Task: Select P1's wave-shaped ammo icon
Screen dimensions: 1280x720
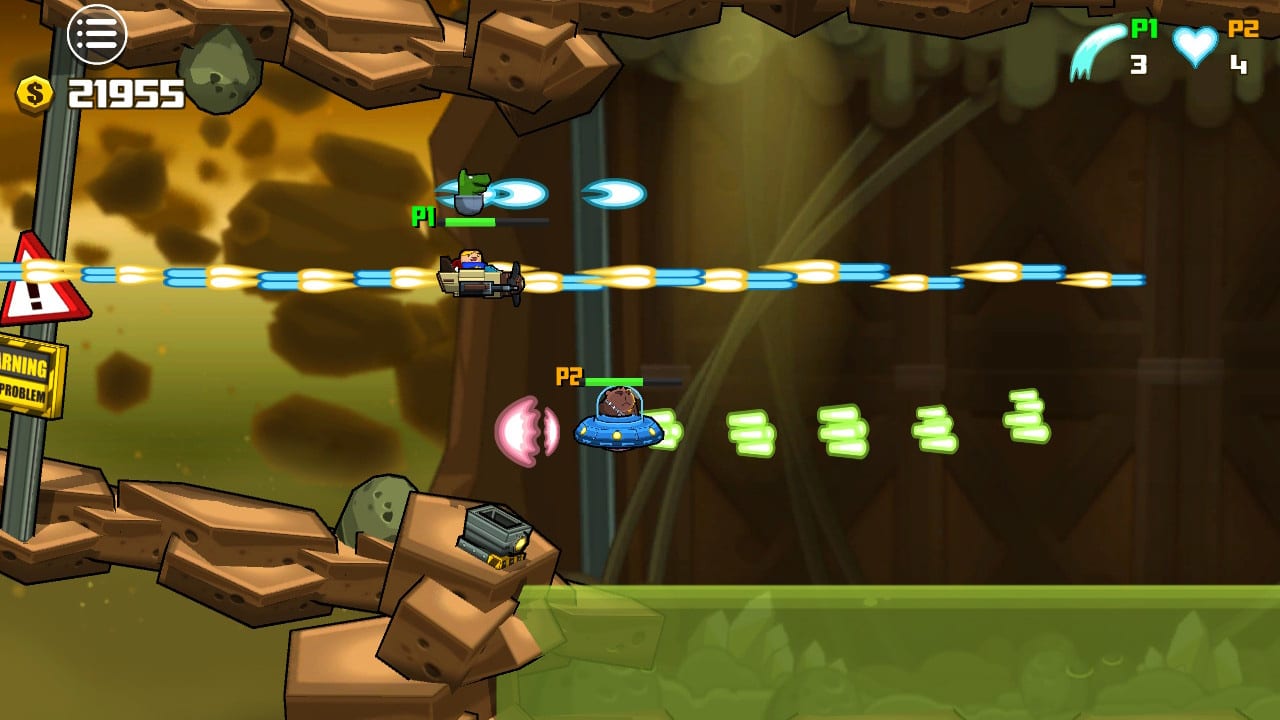Action: (1097, 50)
